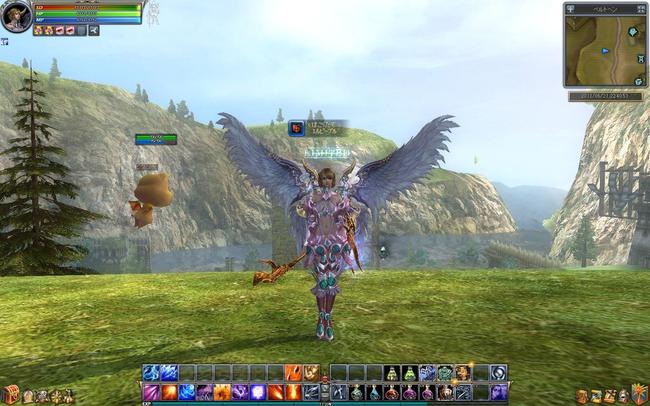650x406 pixels.
Task: Select the round icon at upper hotbar's end
Action: point(498,373)
